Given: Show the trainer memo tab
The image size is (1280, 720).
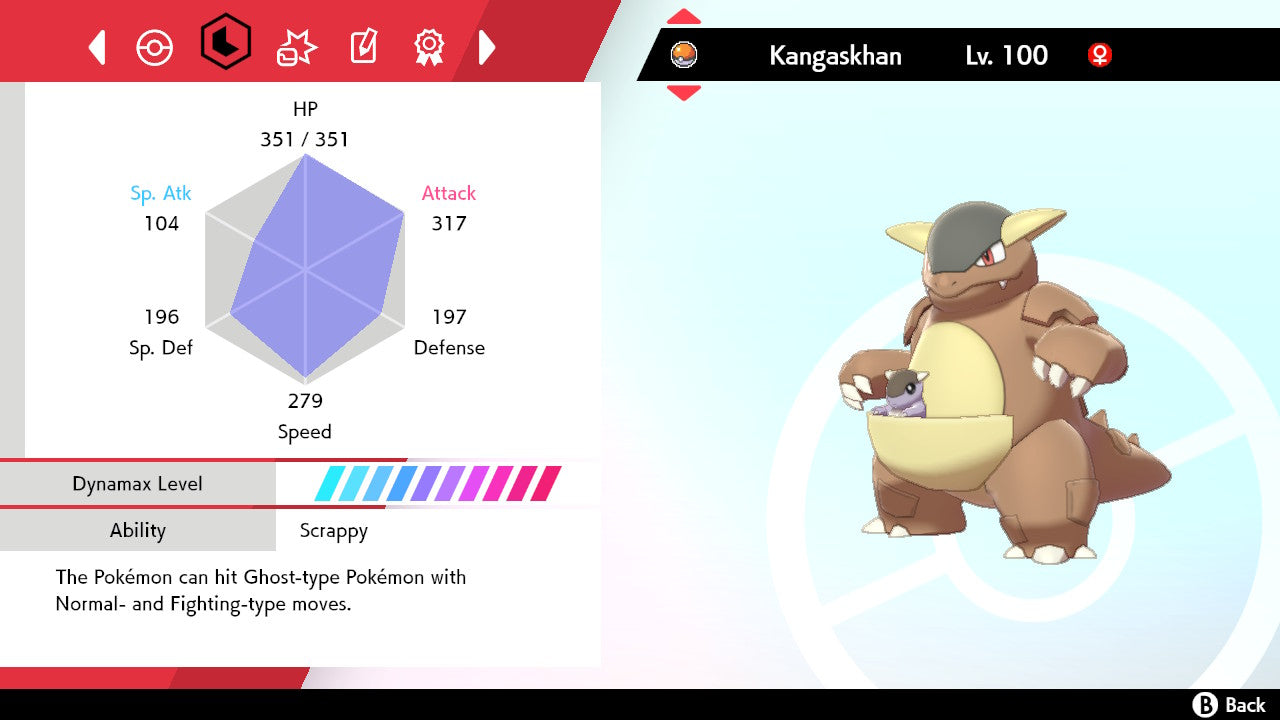Looking at the screenshot, I should [x=363, y=47].
